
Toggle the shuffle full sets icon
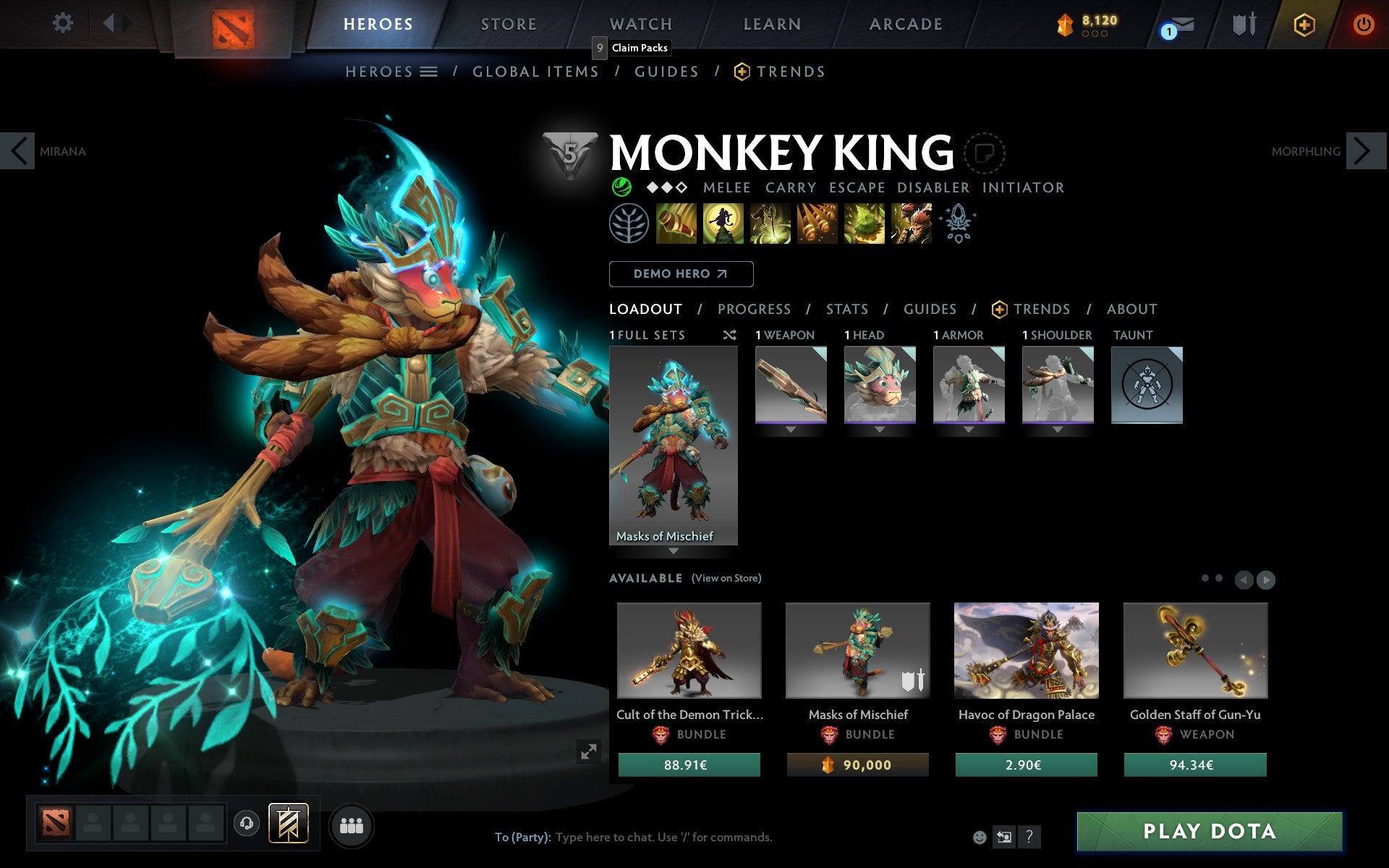(x=729, y=335)
